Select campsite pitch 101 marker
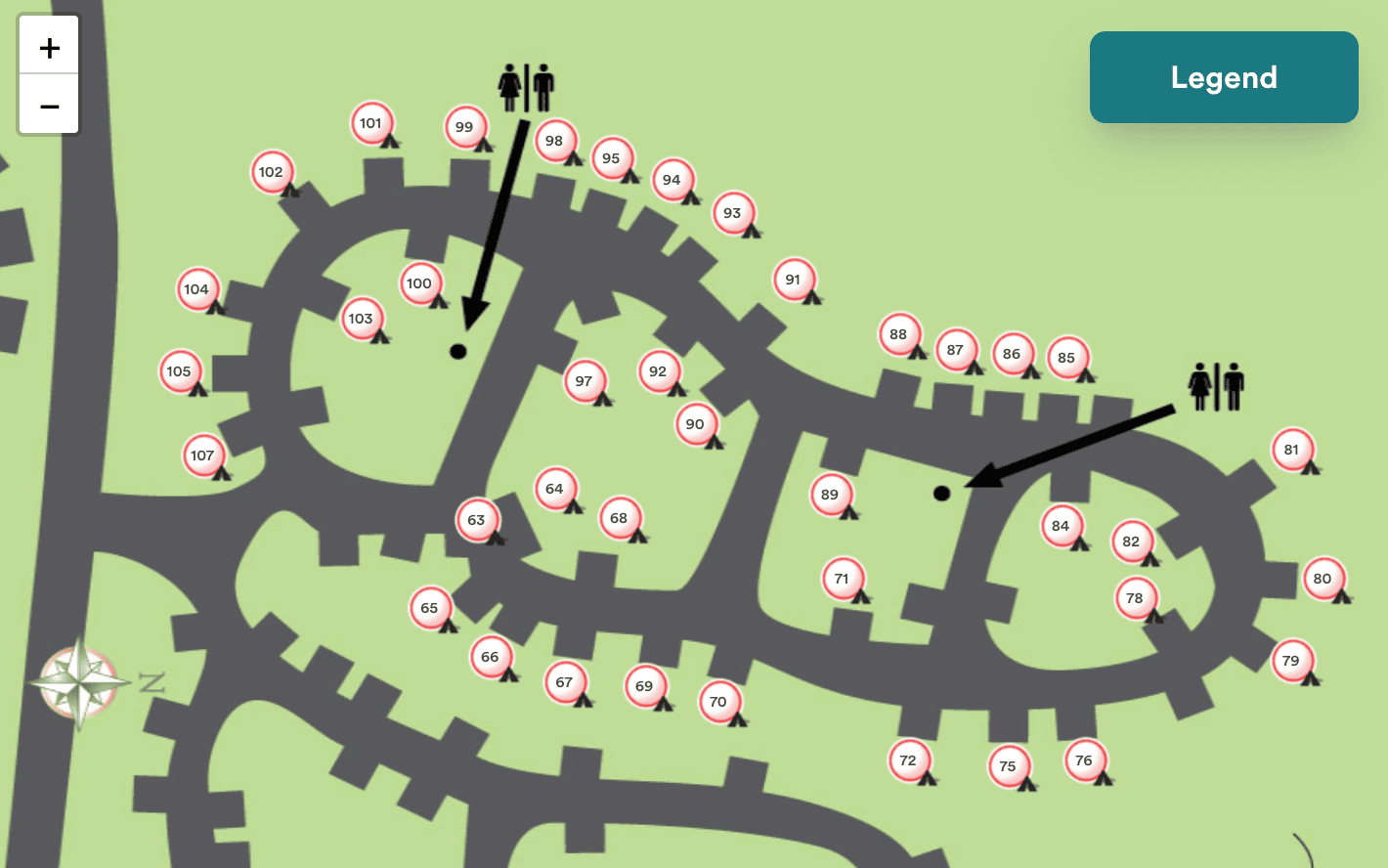This screenshot has width=1388, height=868. pos(371,123)
